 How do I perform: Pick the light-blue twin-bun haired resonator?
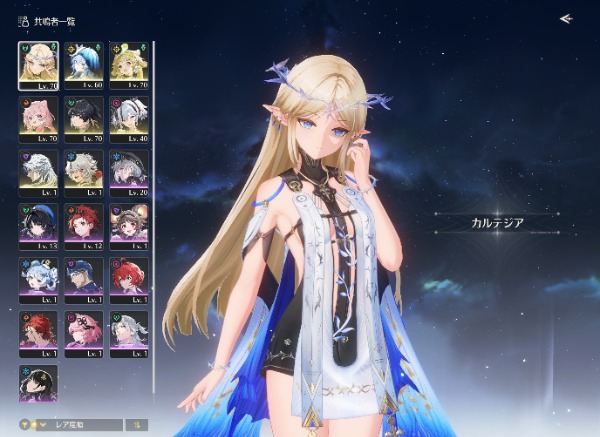(x=37, y=278)
